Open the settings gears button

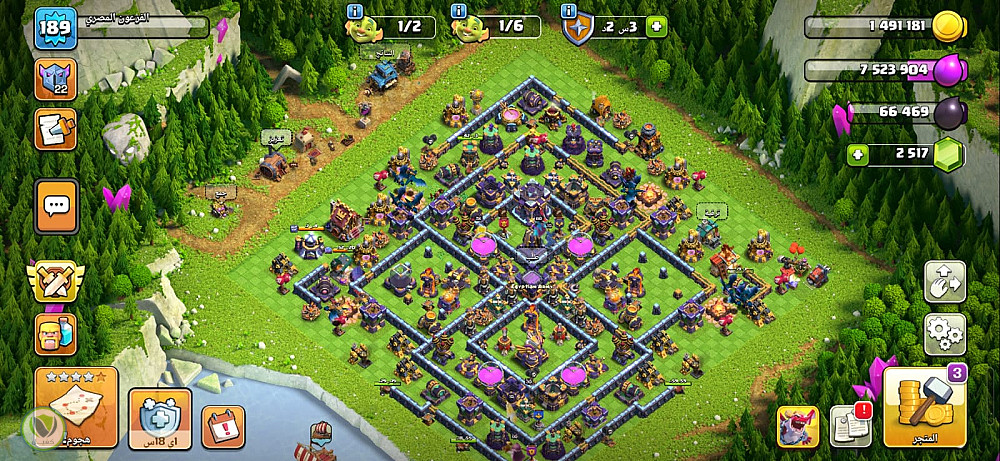click(944, 332)
